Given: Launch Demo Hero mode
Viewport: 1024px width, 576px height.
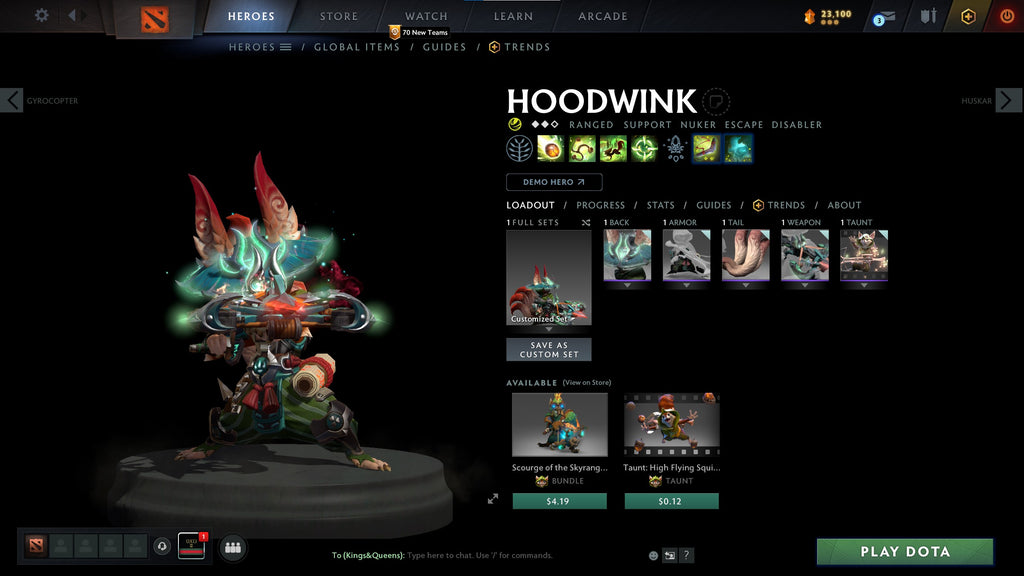Looking at the screenshot, I should coord(554,182).
